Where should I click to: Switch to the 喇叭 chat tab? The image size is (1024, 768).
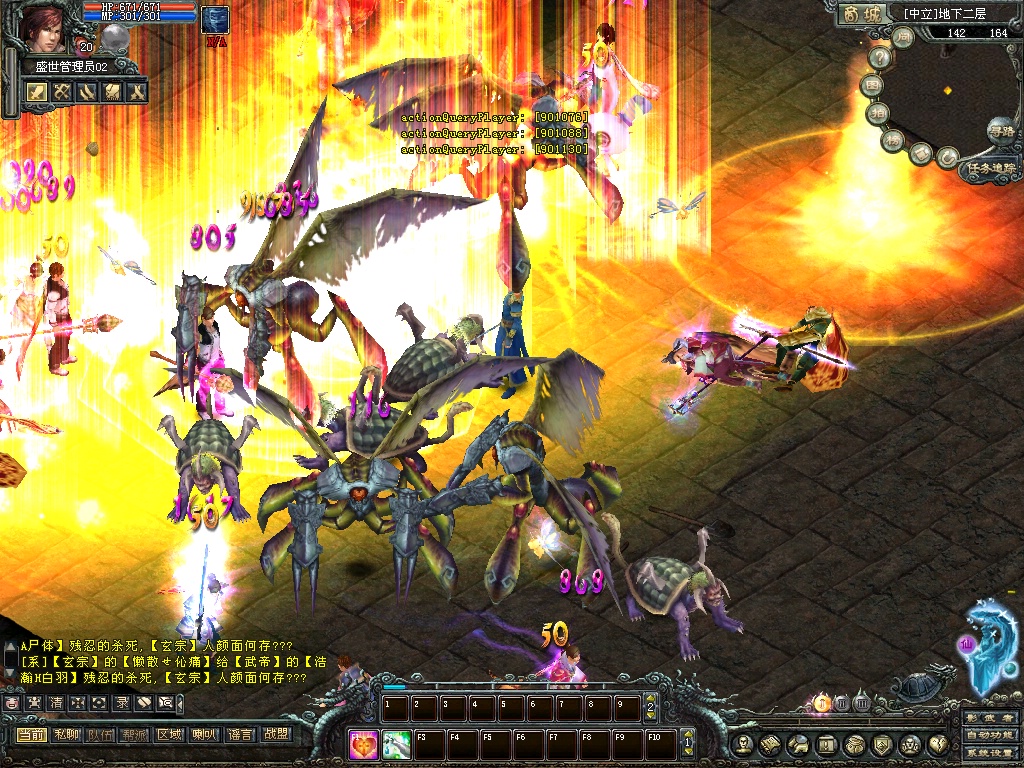point(204,735)
